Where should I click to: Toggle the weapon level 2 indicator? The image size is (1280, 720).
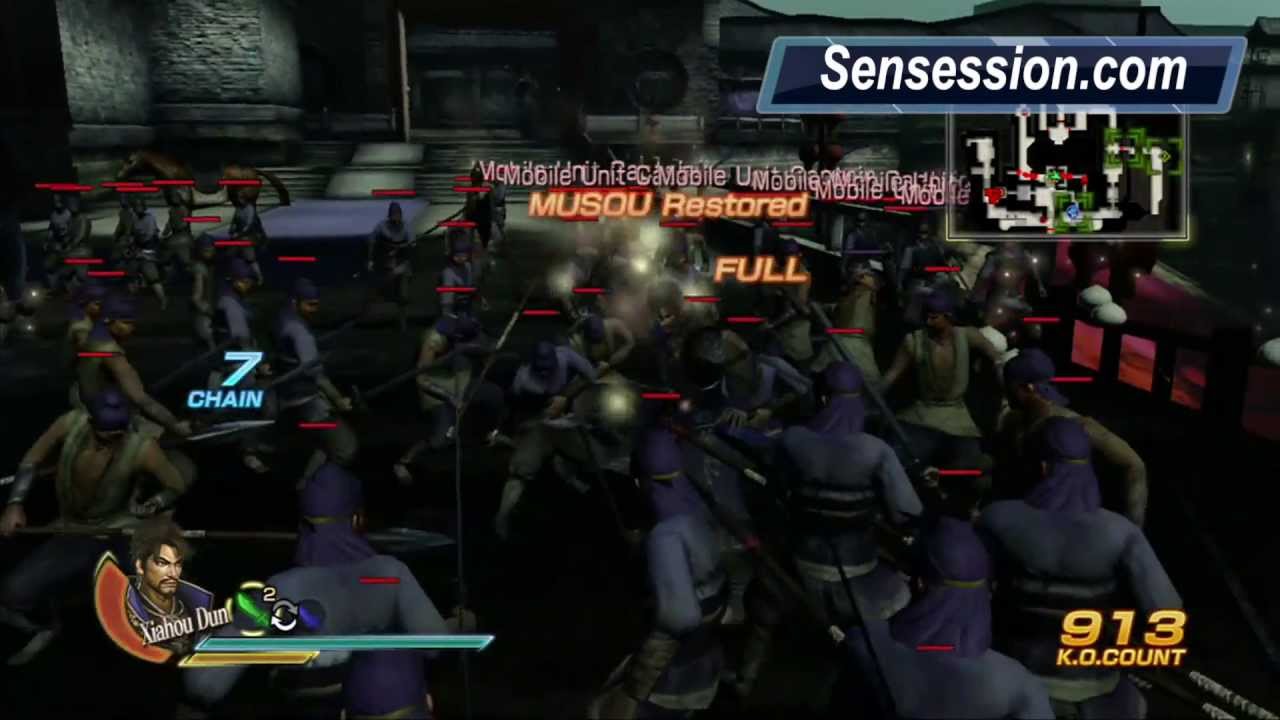click(269, 592)
